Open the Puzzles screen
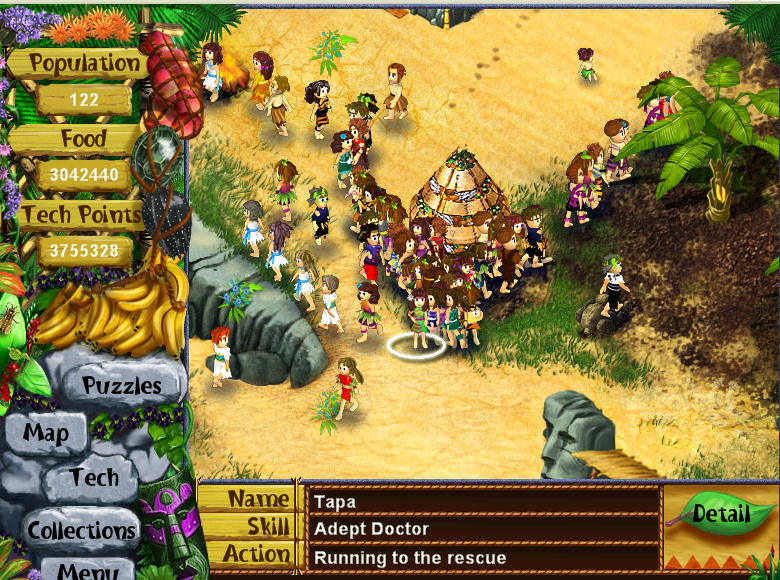 point(121,385)
